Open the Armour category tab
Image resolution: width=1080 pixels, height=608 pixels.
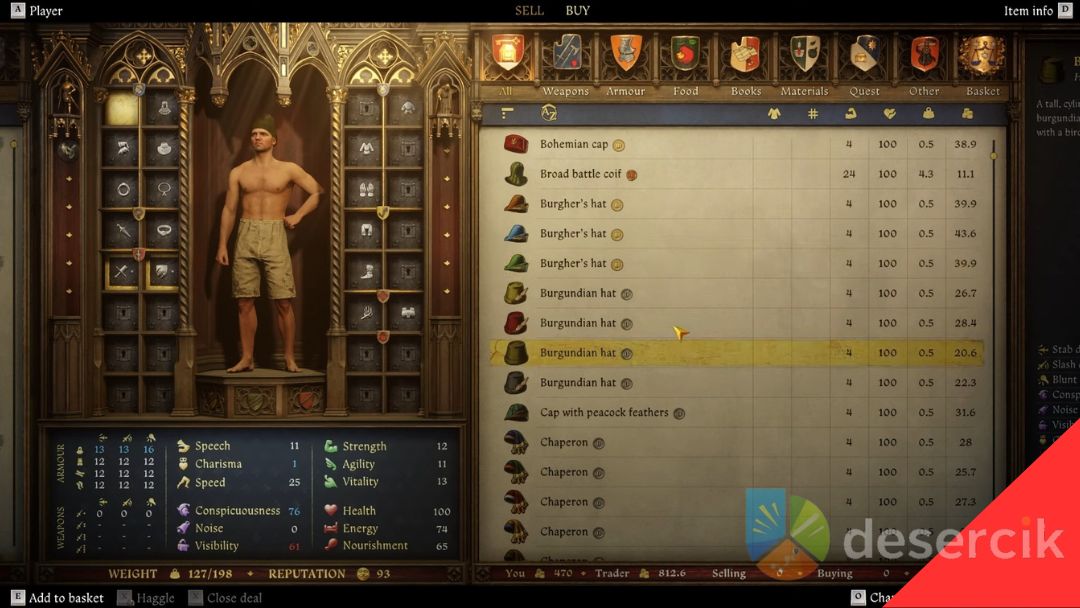[x=625, y=58]
